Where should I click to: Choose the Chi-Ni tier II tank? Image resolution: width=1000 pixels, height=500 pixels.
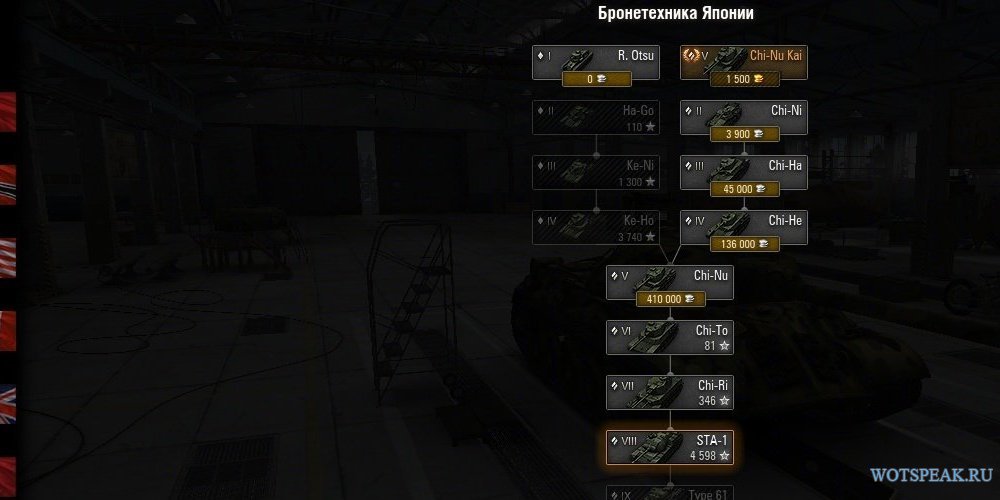744,113
